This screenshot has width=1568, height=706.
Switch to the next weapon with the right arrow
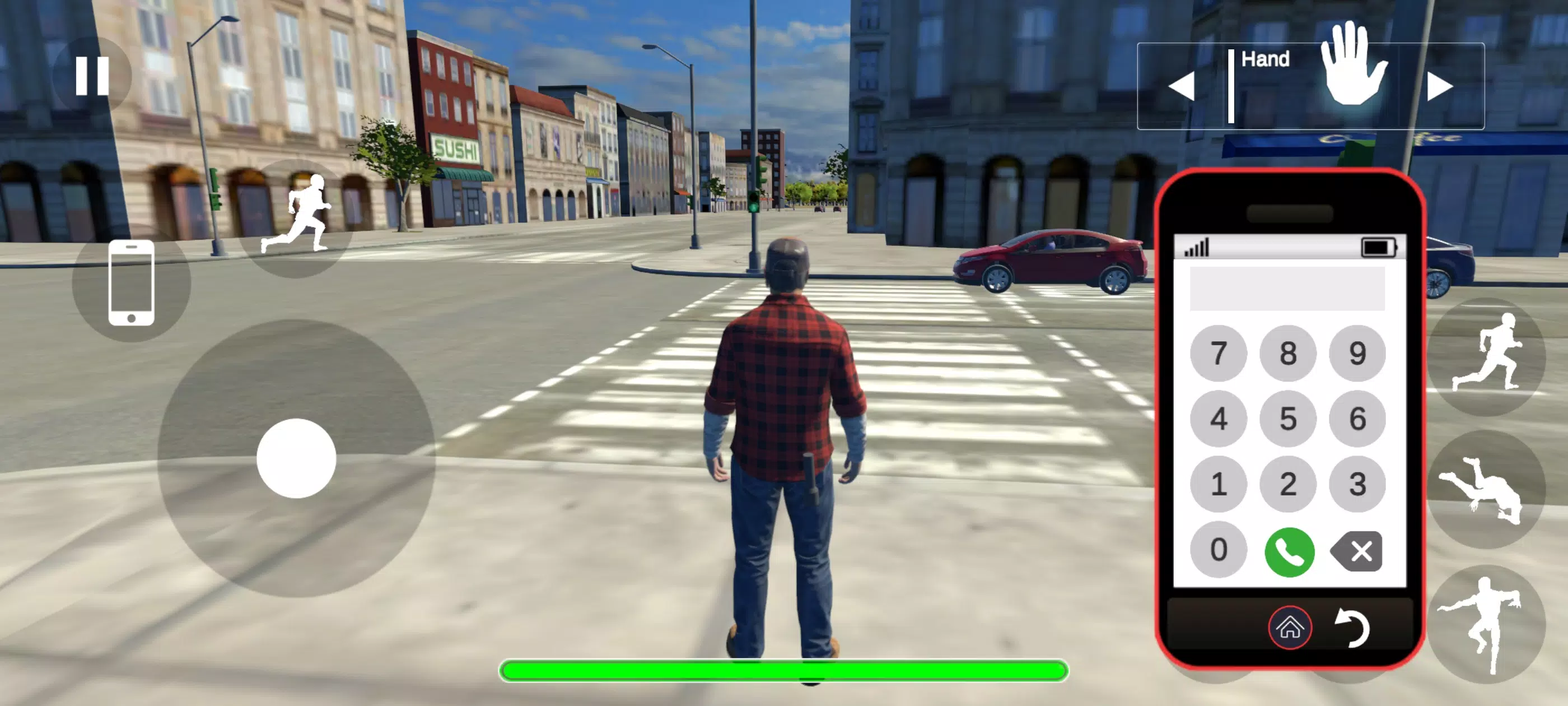(1438, 85)
